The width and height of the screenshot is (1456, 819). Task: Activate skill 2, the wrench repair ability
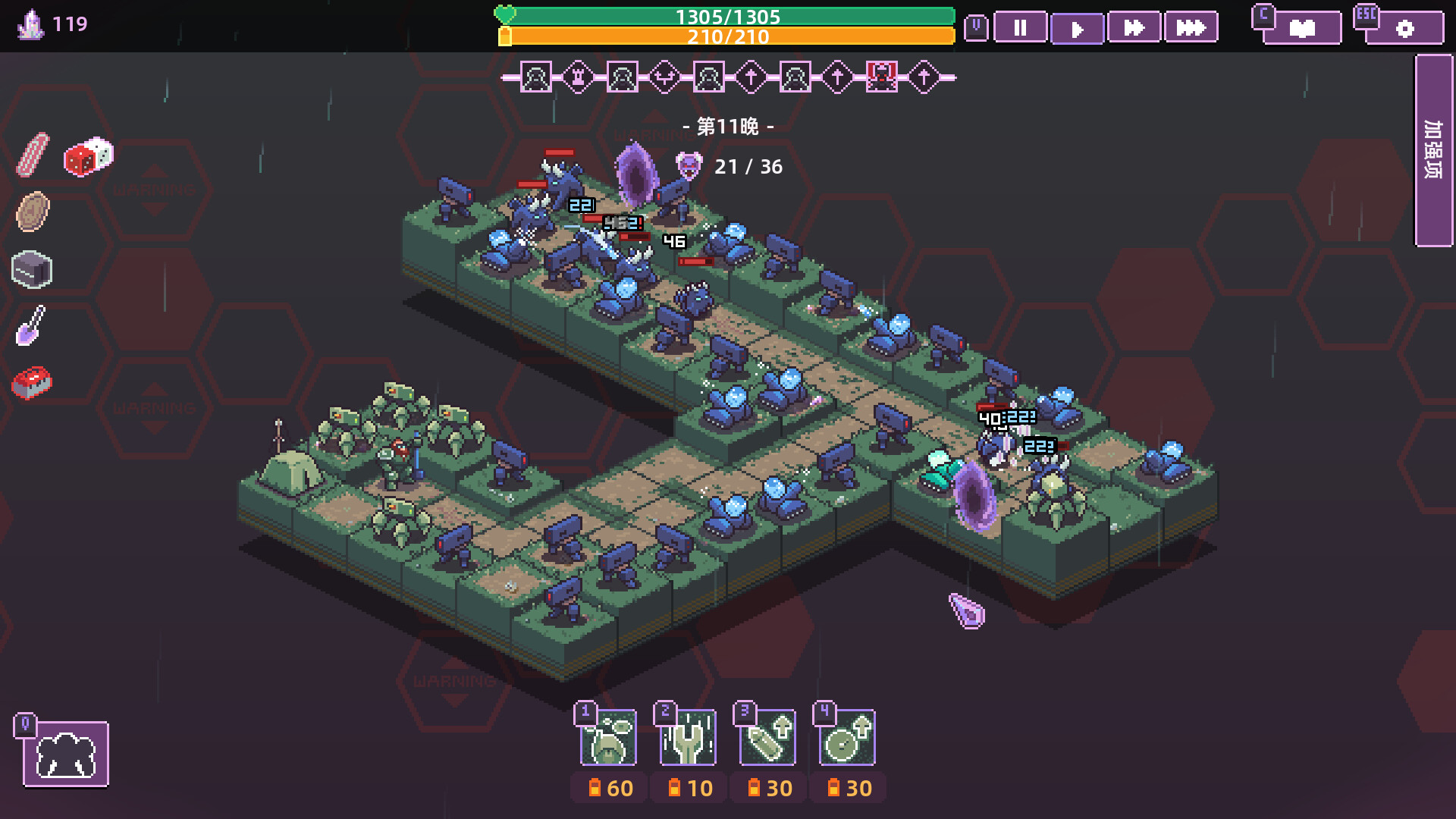click(688, 738)
